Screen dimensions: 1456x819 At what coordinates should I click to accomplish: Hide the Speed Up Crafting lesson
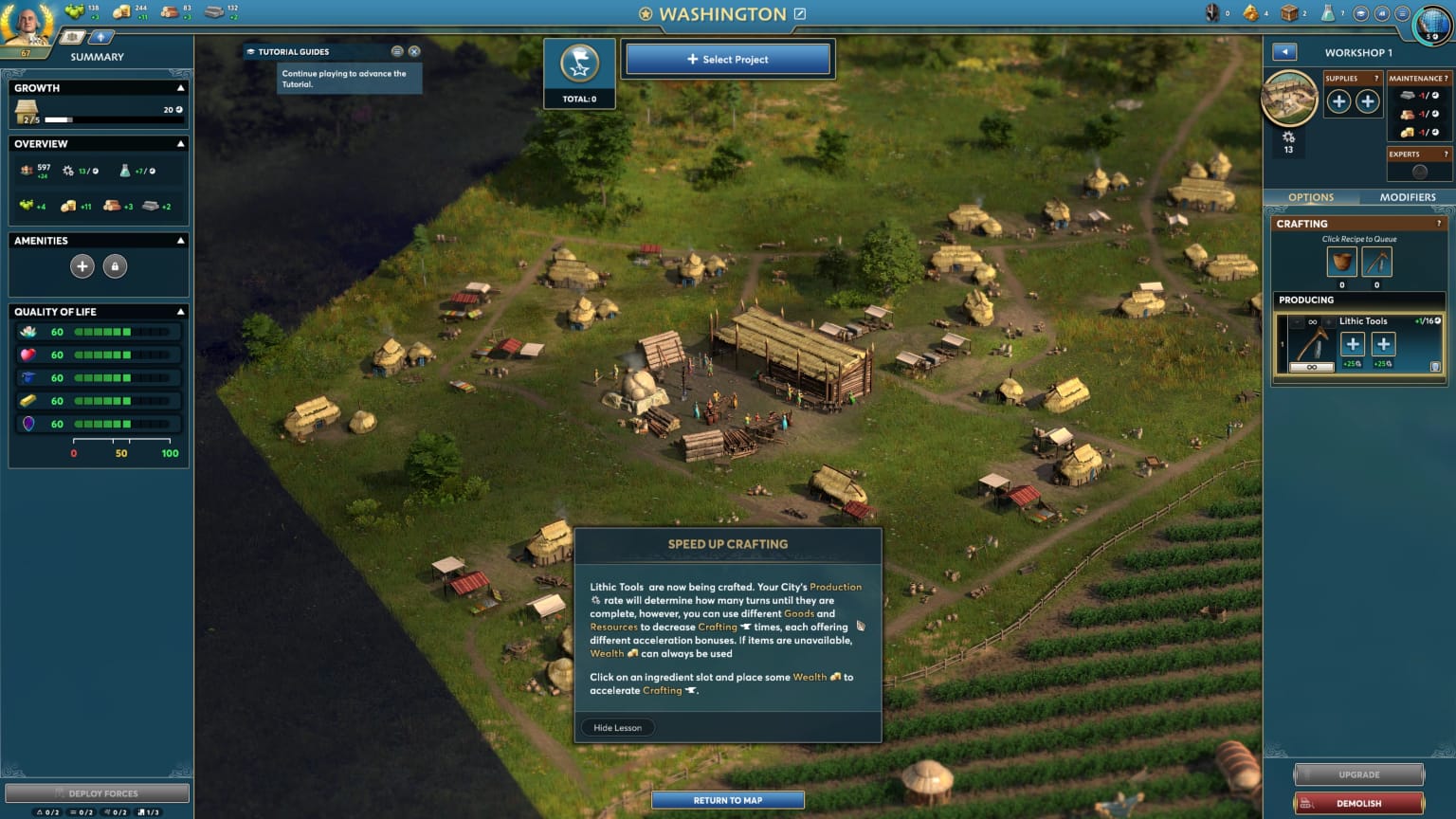tap(617, 728)
